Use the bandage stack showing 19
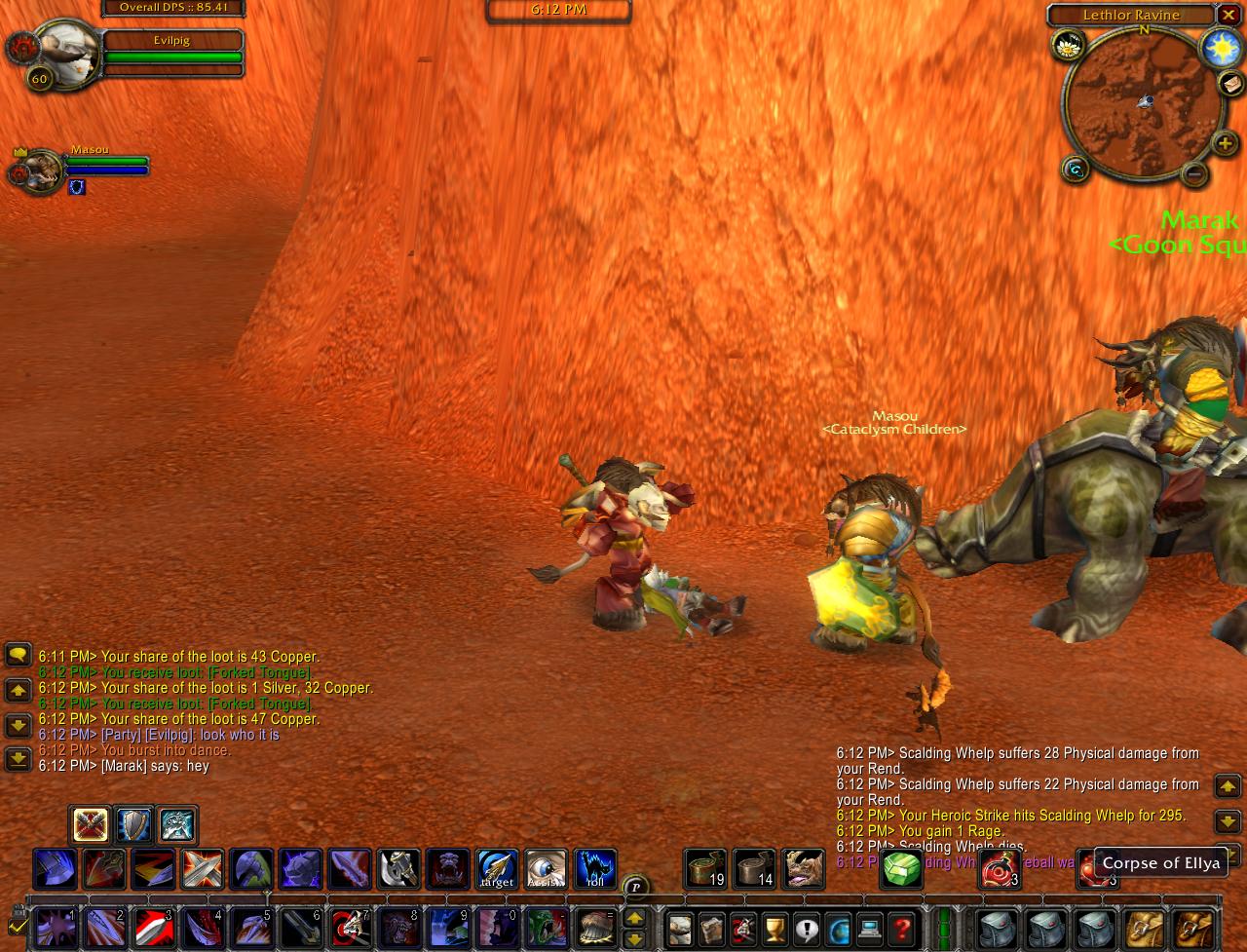Viewport: 1247px width, 952px height. click(705, 868)
